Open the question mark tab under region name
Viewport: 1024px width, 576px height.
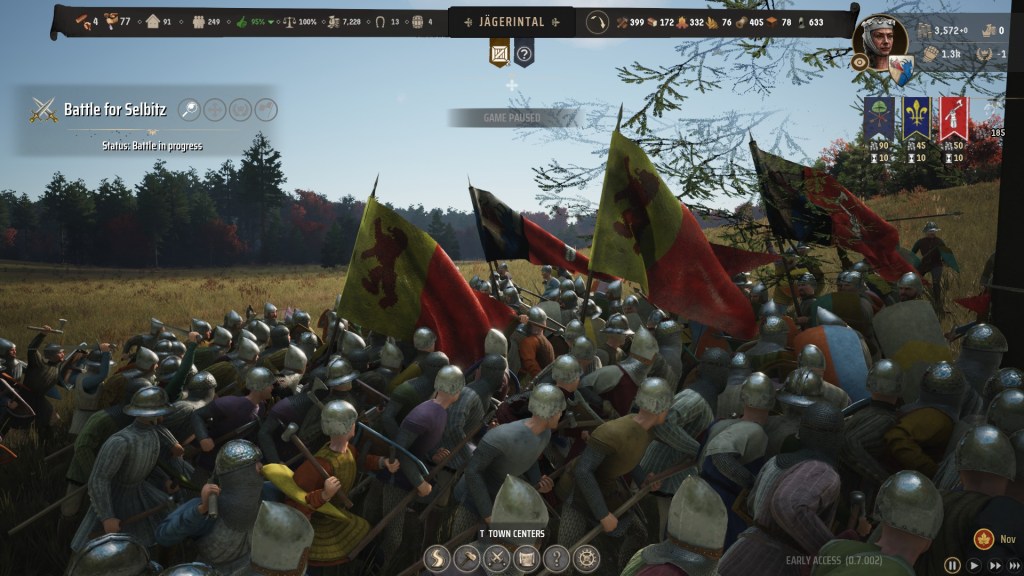coord(524,53)
